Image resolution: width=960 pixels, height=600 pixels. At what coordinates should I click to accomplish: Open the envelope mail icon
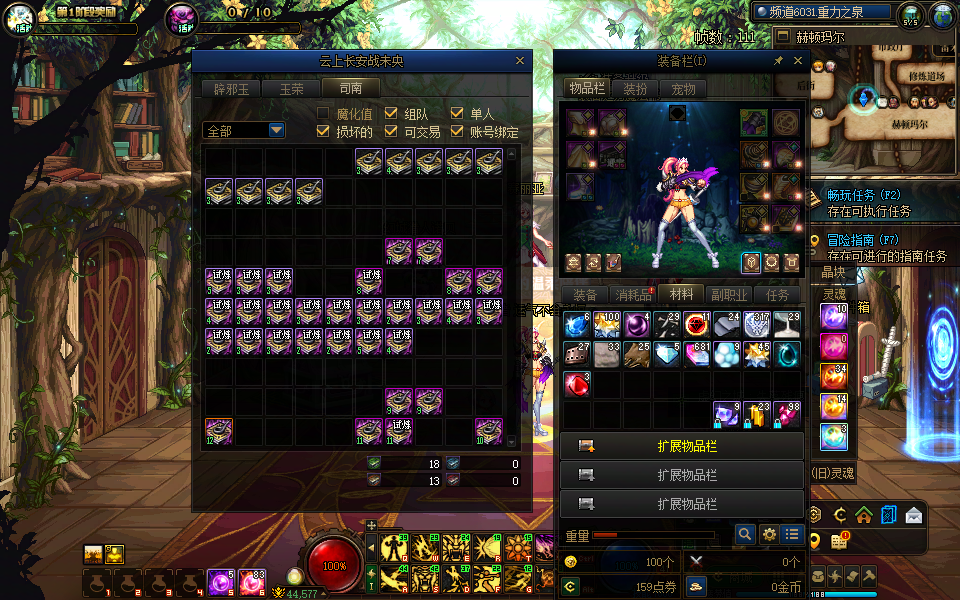tap(914, 516)
